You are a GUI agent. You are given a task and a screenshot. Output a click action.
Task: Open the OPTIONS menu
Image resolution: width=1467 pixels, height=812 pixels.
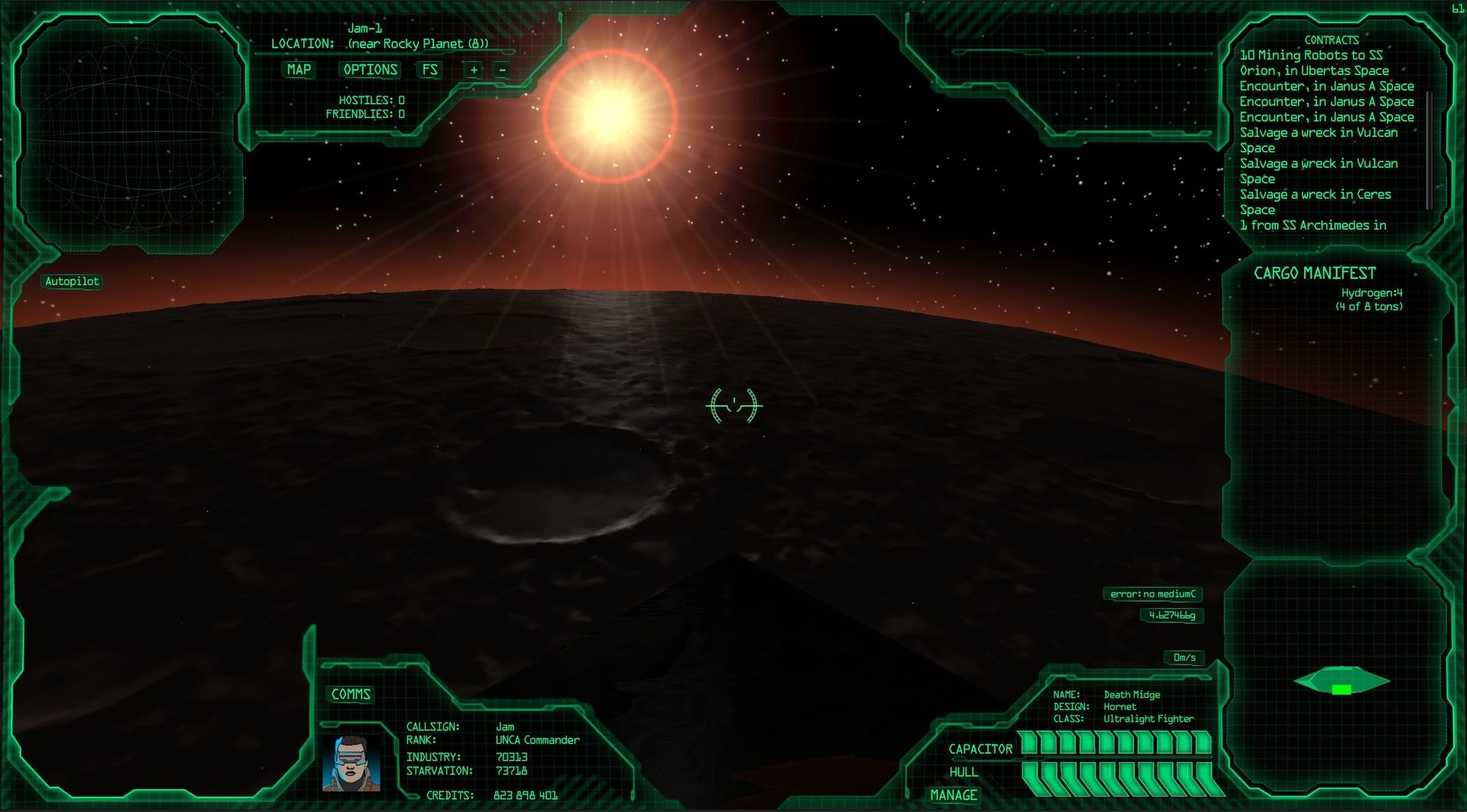tap(370, 70)
